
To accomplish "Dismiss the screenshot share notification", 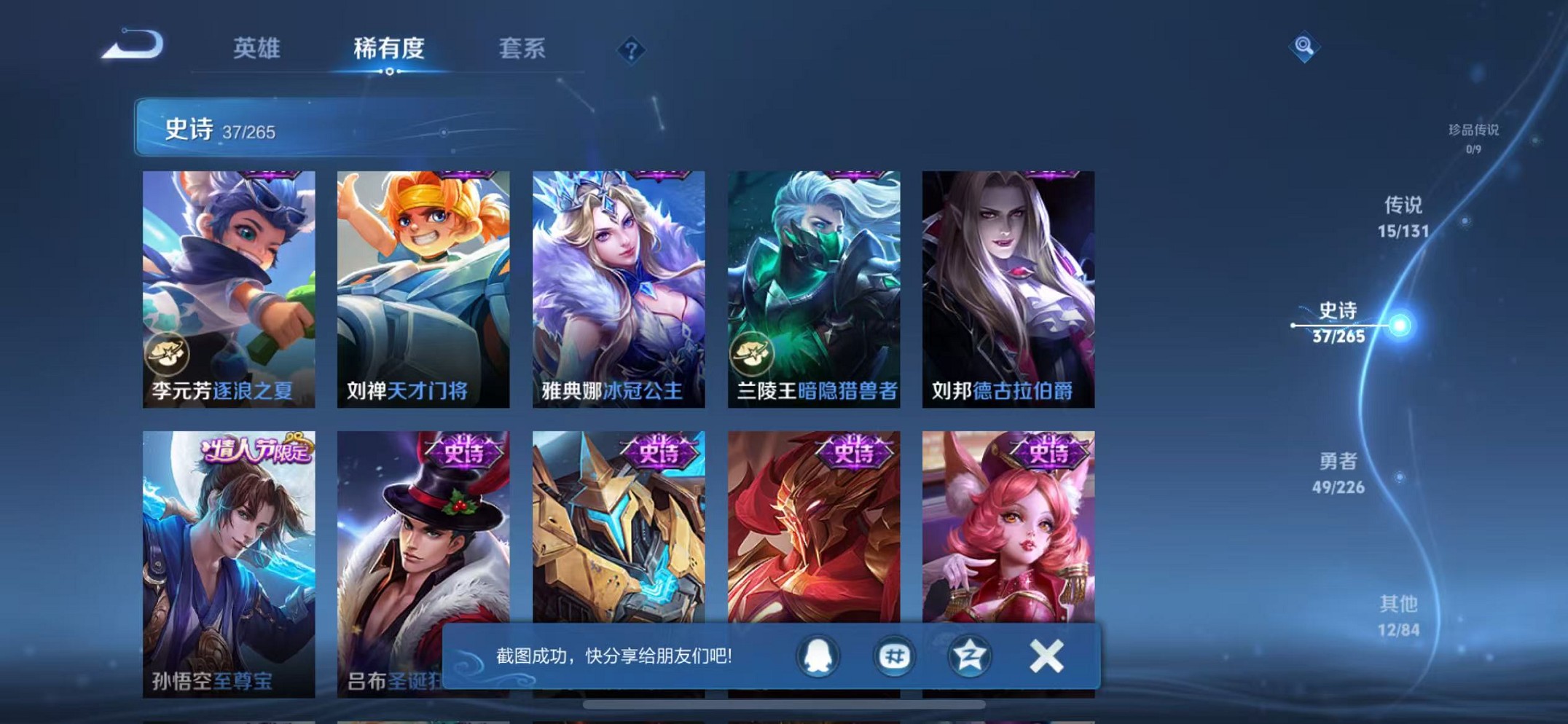I will pos(1045,655).
